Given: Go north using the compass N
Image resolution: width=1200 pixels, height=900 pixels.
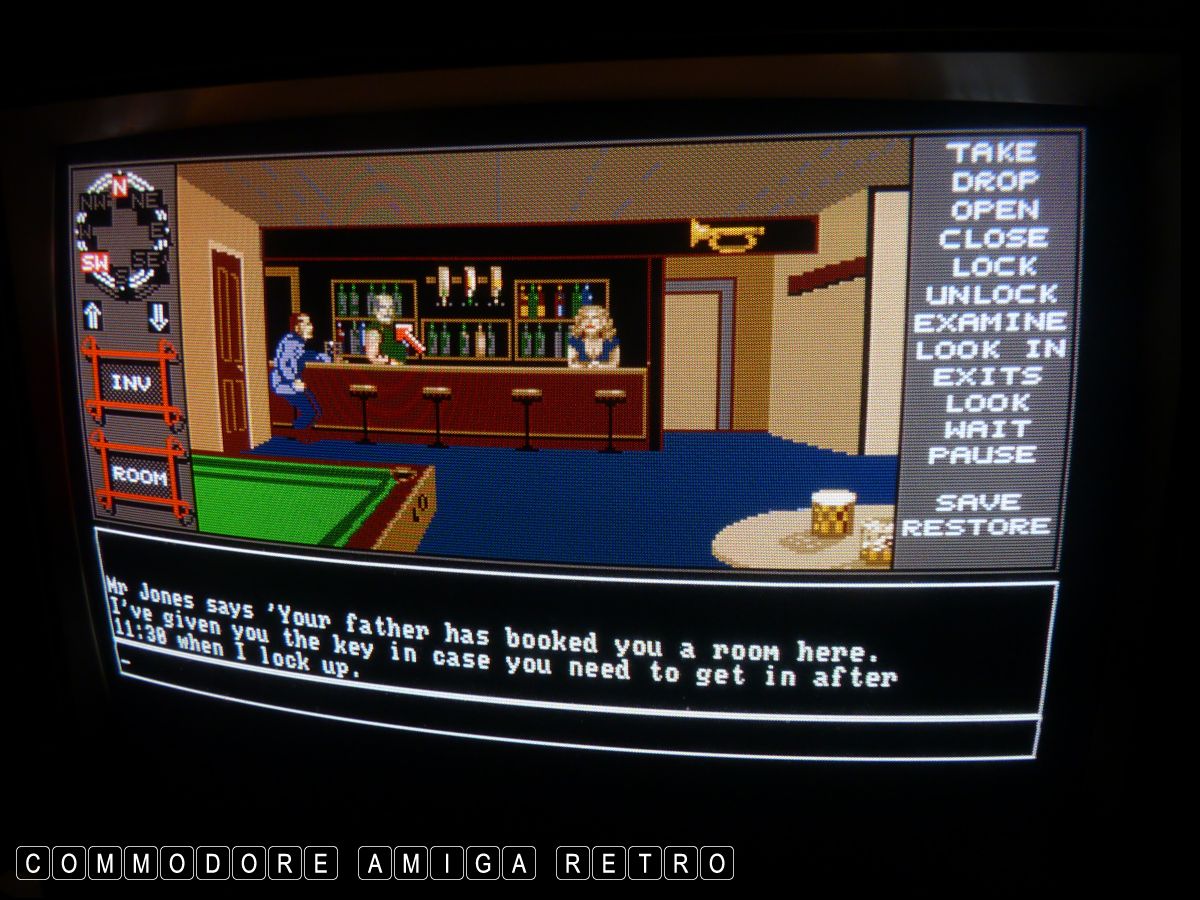Looking at the screenshot, I should pyautogui.click(x=119, y=185).
